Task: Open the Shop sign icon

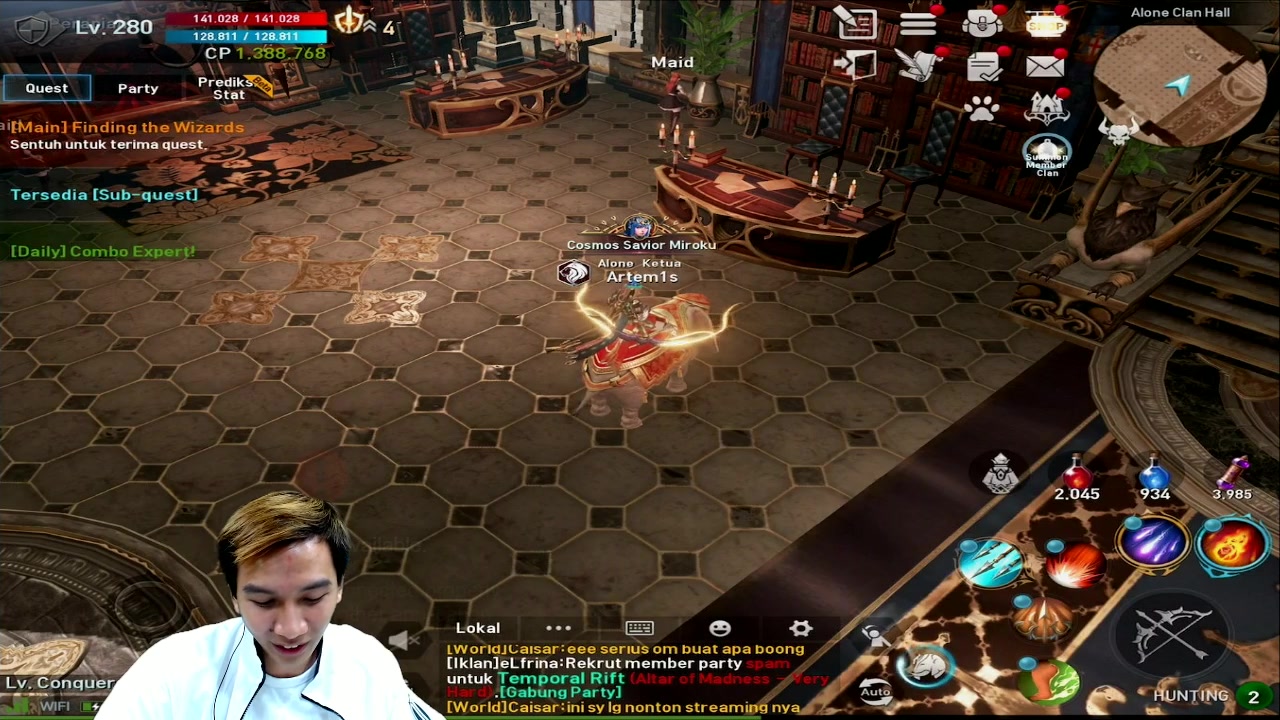Action: click(1046, 25)
